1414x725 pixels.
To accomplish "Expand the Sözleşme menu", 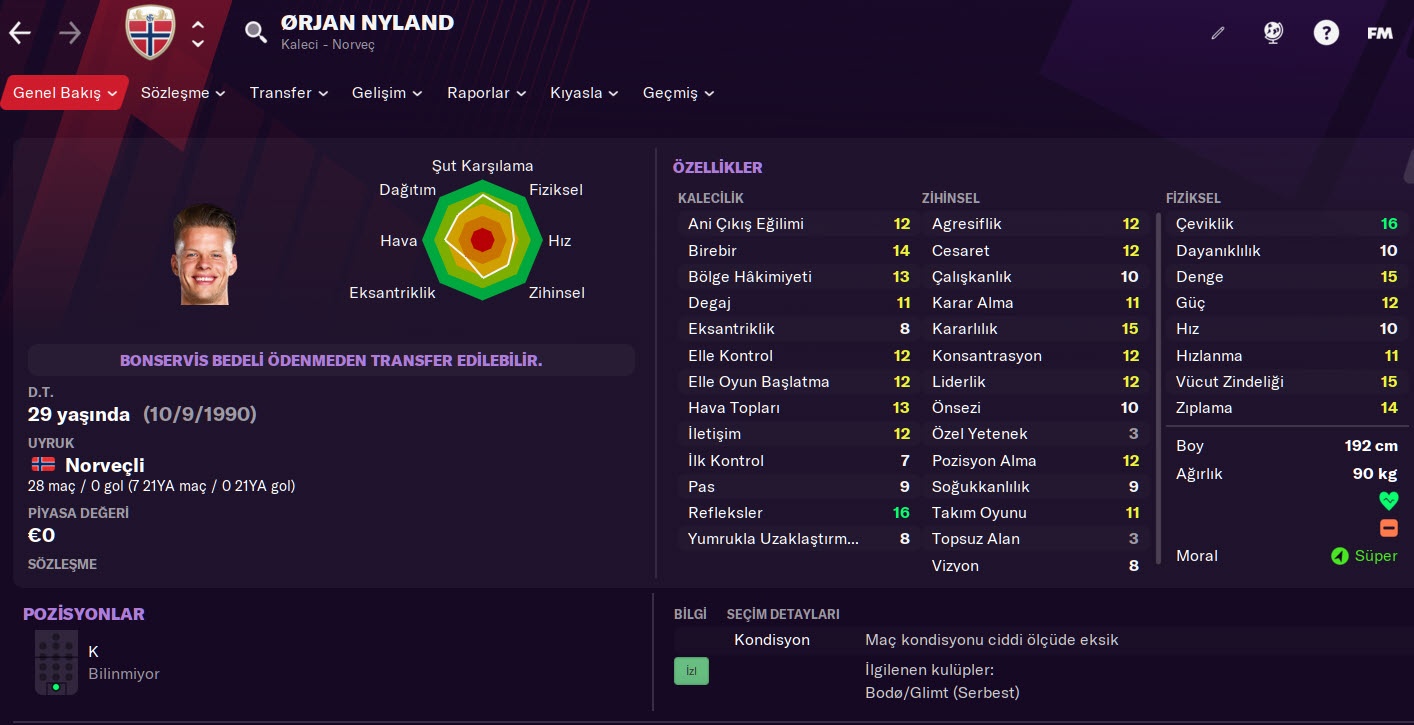I will (183, 93).
